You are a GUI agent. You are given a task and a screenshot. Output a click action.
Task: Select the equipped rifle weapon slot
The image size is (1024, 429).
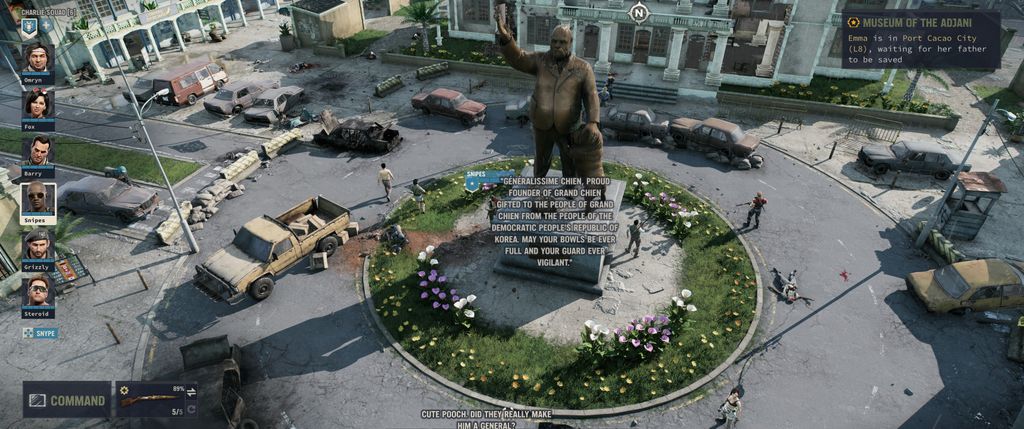[x=150, y=401]
